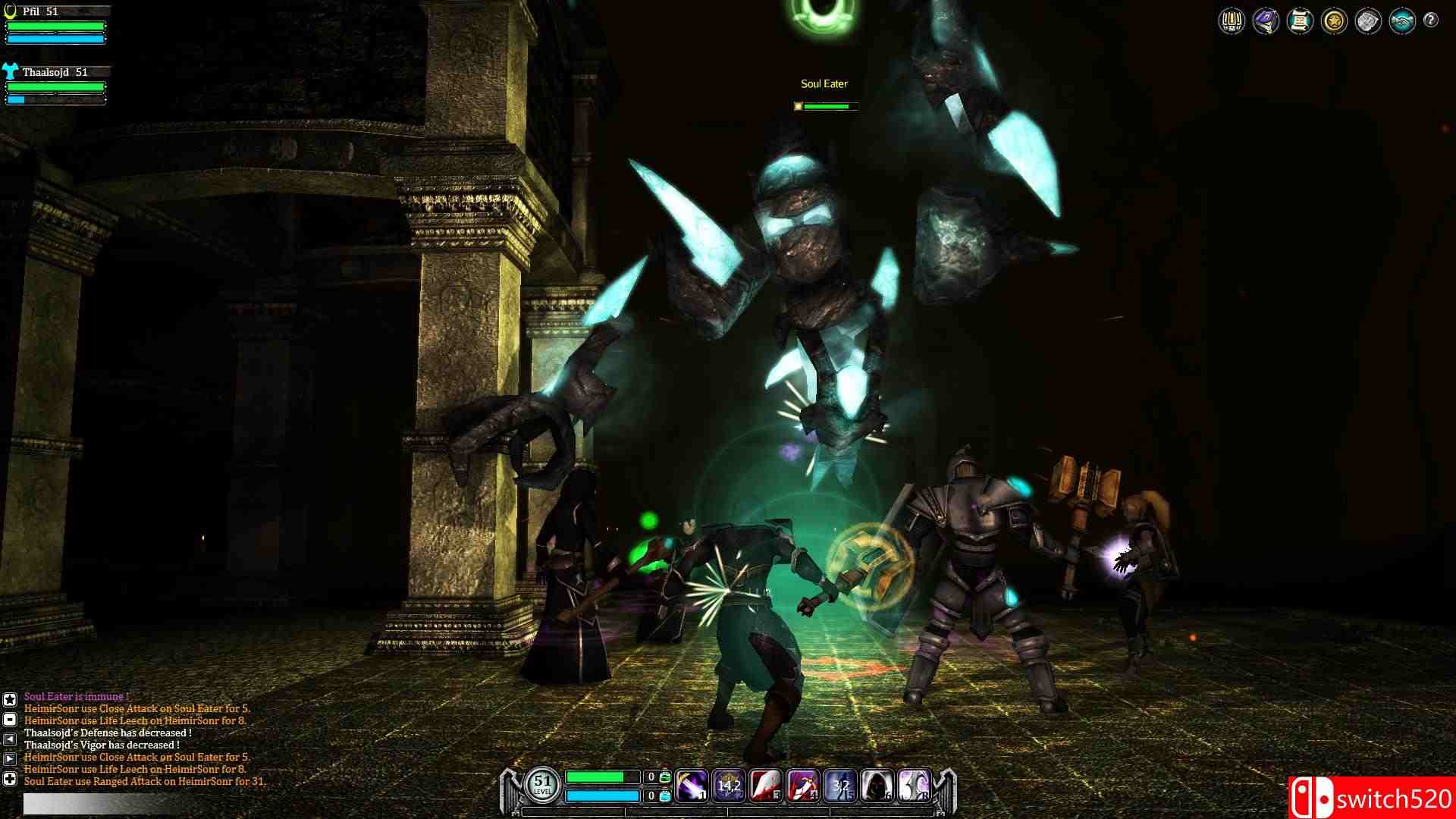The width and height of the screenshot is (1456, 819).
Task: Select the Thaalsojd party member frame
Action: point(55,85)
